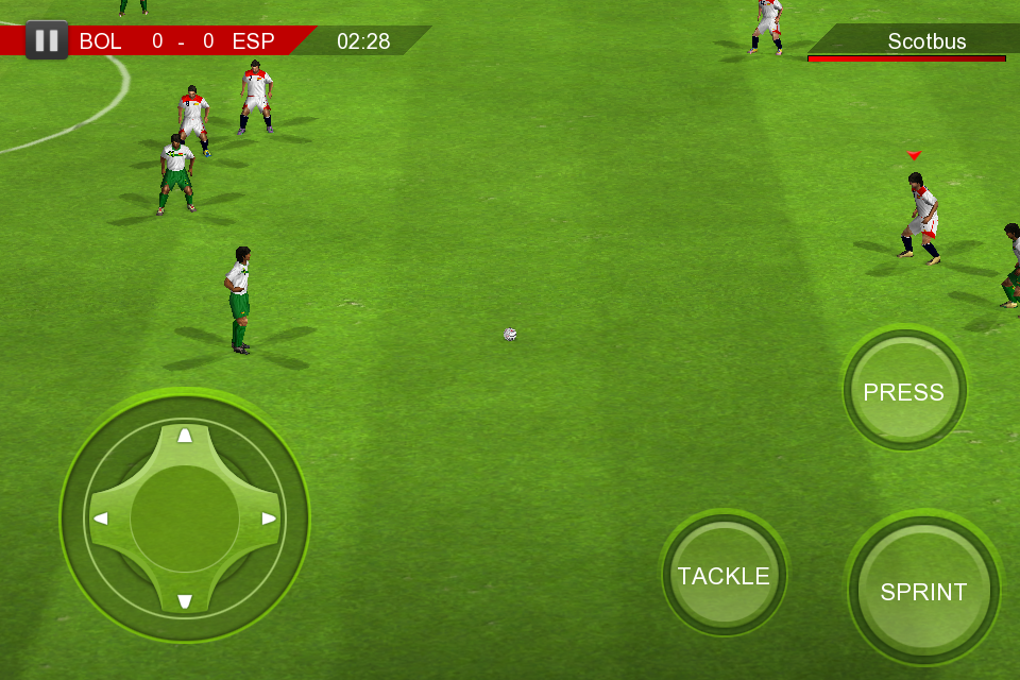Screen dimensions: 1020x680
Task: Click the D-pad up arrow
Action: (x=185, y=435)
